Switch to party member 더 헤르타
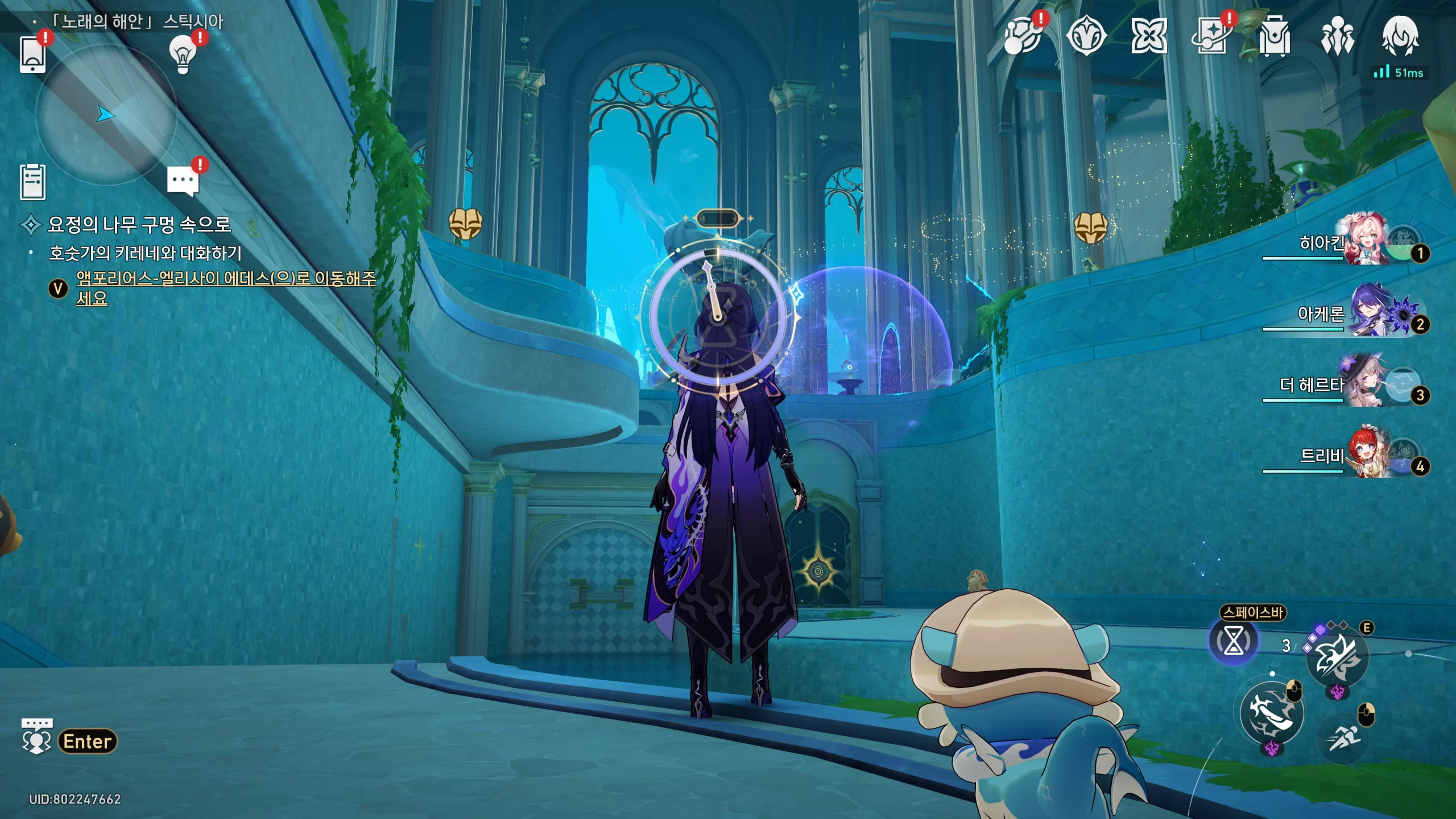 (1365, 384)
